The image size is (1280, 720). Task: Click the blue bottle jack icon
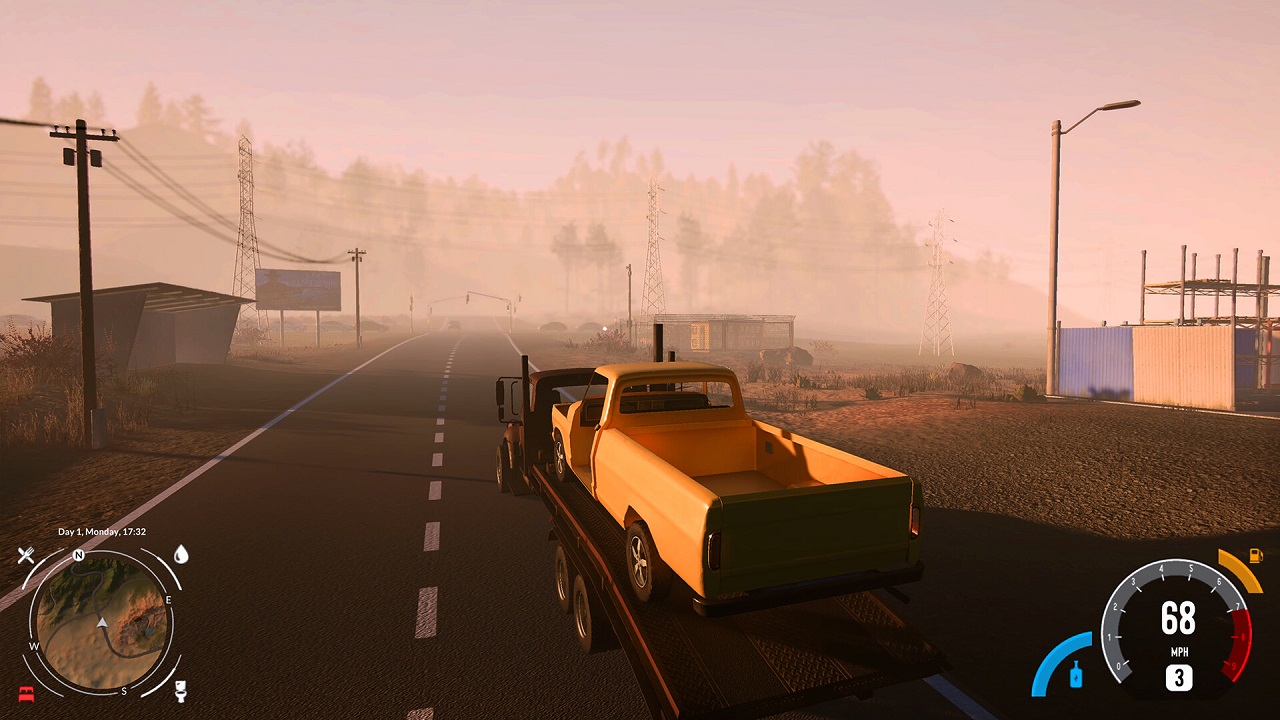coord(1075,672)
